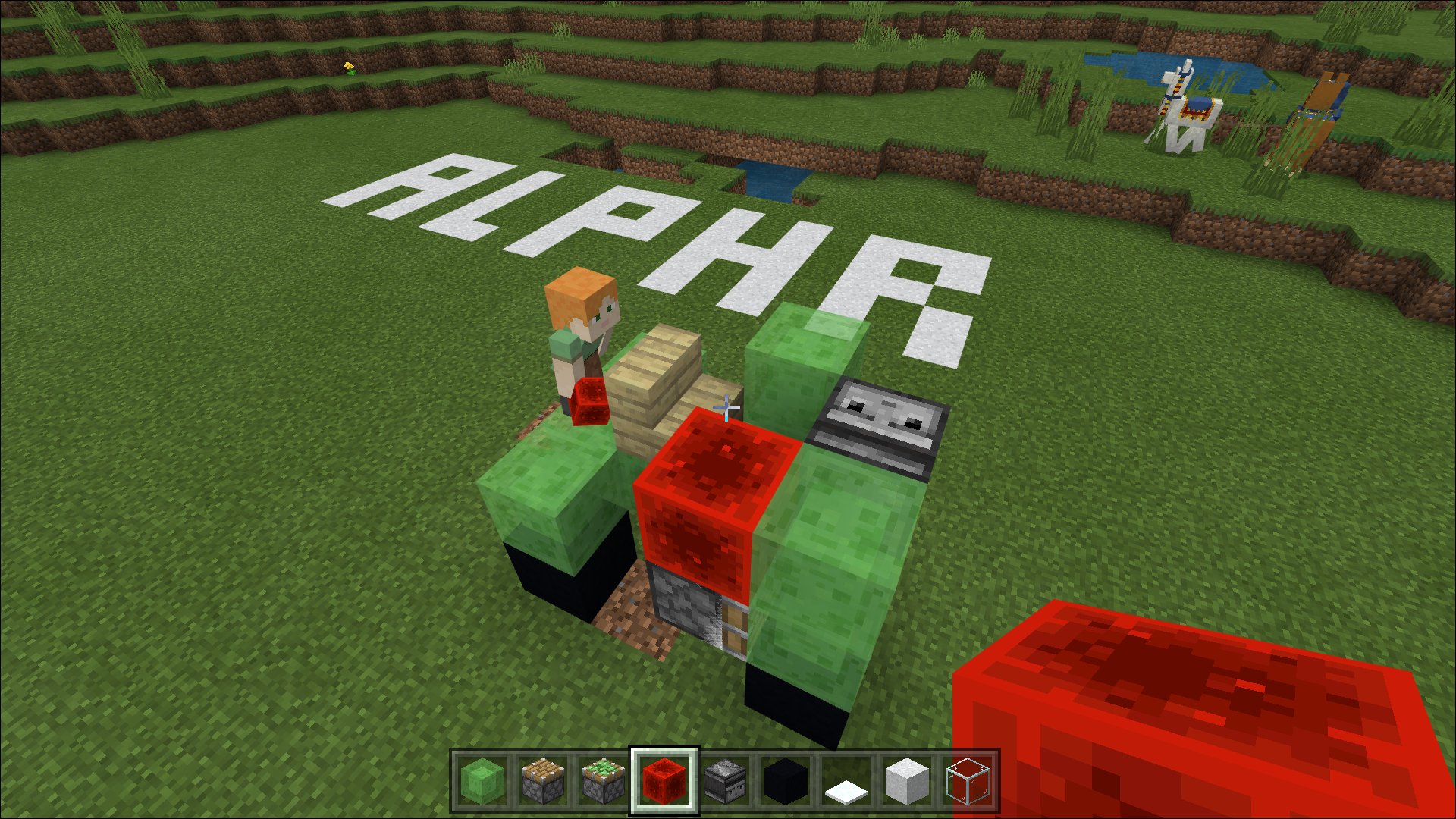Image resolution: width=1456 pixels, height=819 pixels.
Task: Select the solid black block slot
Action: [786, 782]
